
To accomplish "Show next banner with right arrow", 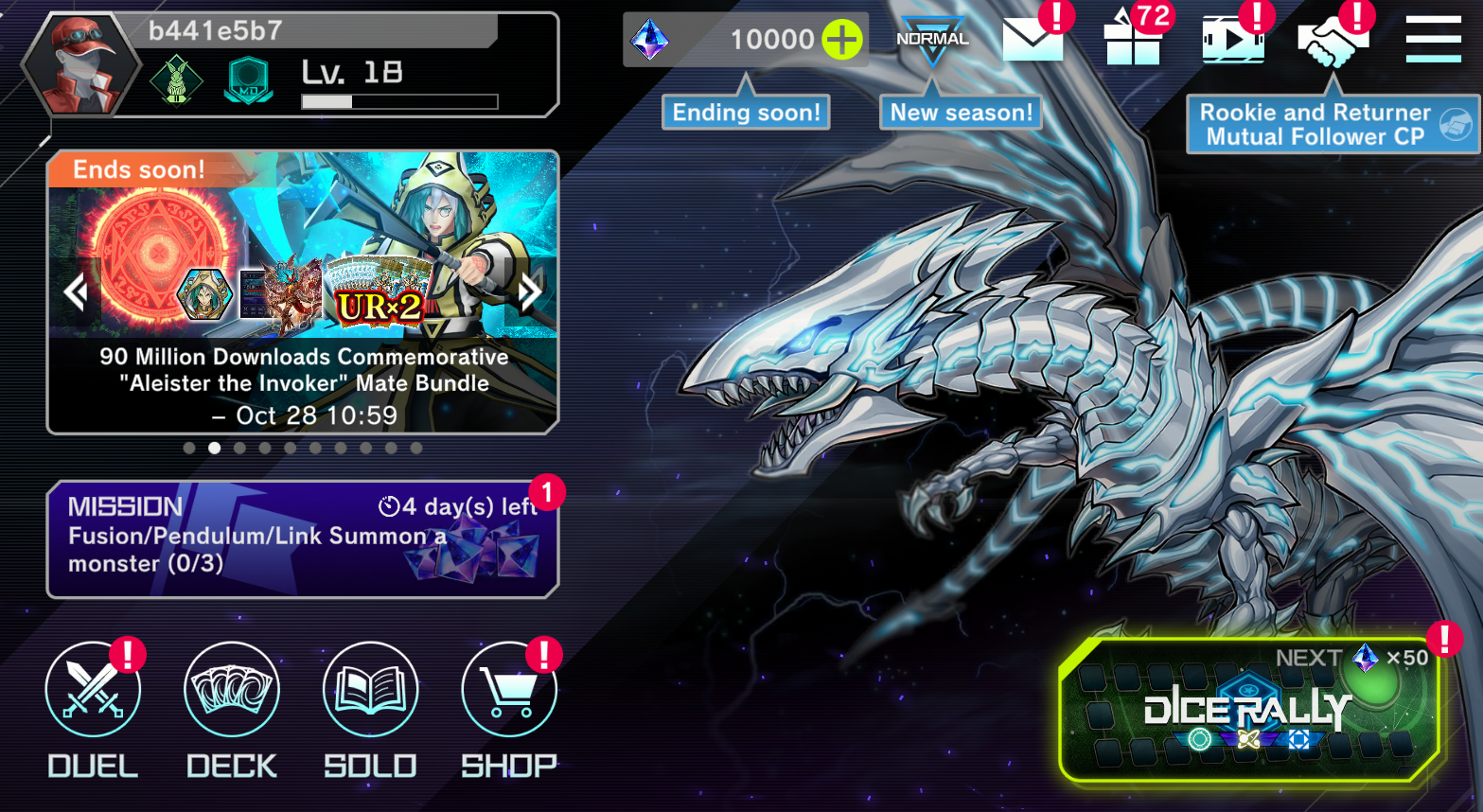I will [531, 291].
